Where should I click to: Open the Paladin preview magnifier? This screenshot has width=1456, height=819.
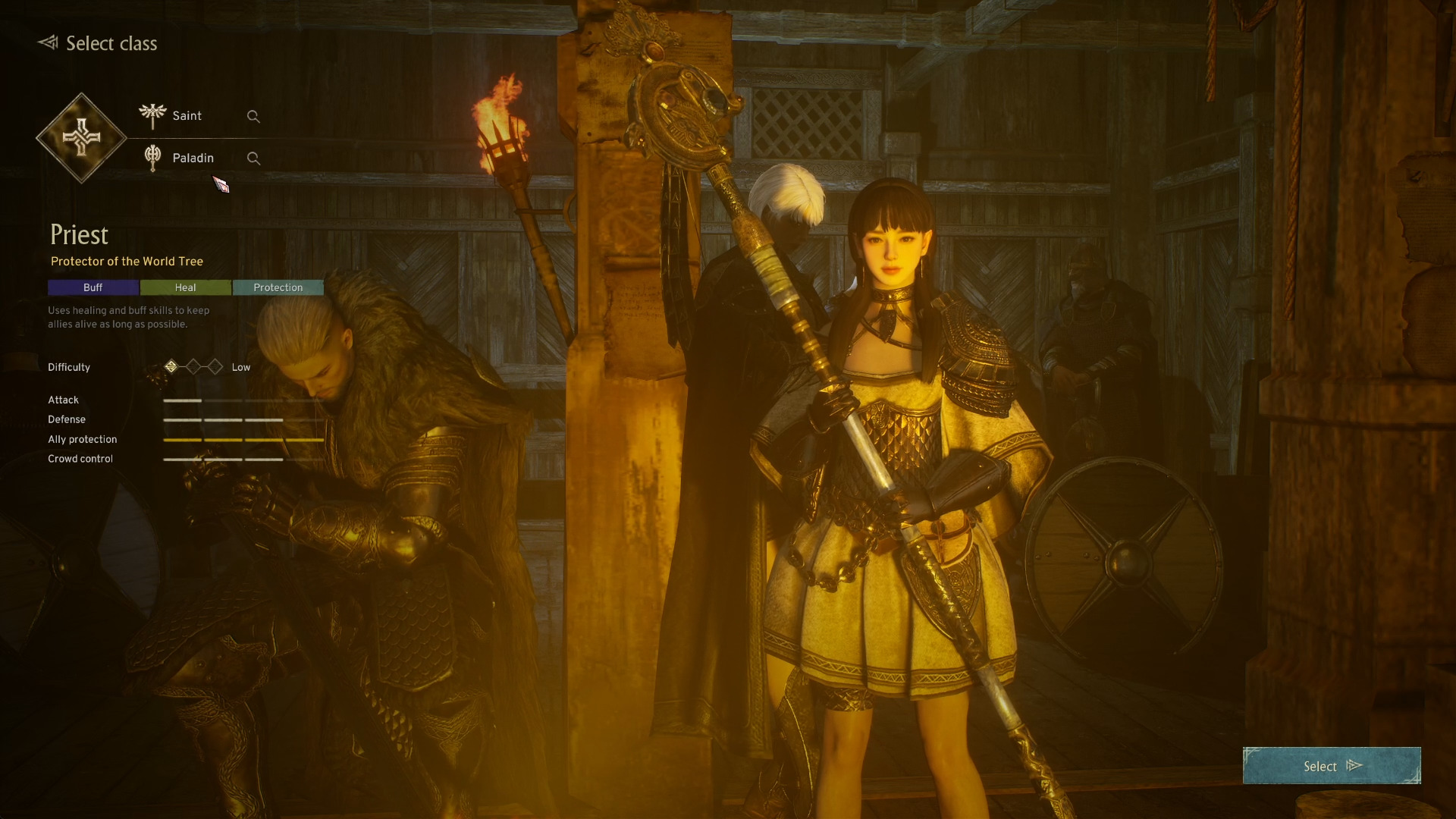point(253,158)
